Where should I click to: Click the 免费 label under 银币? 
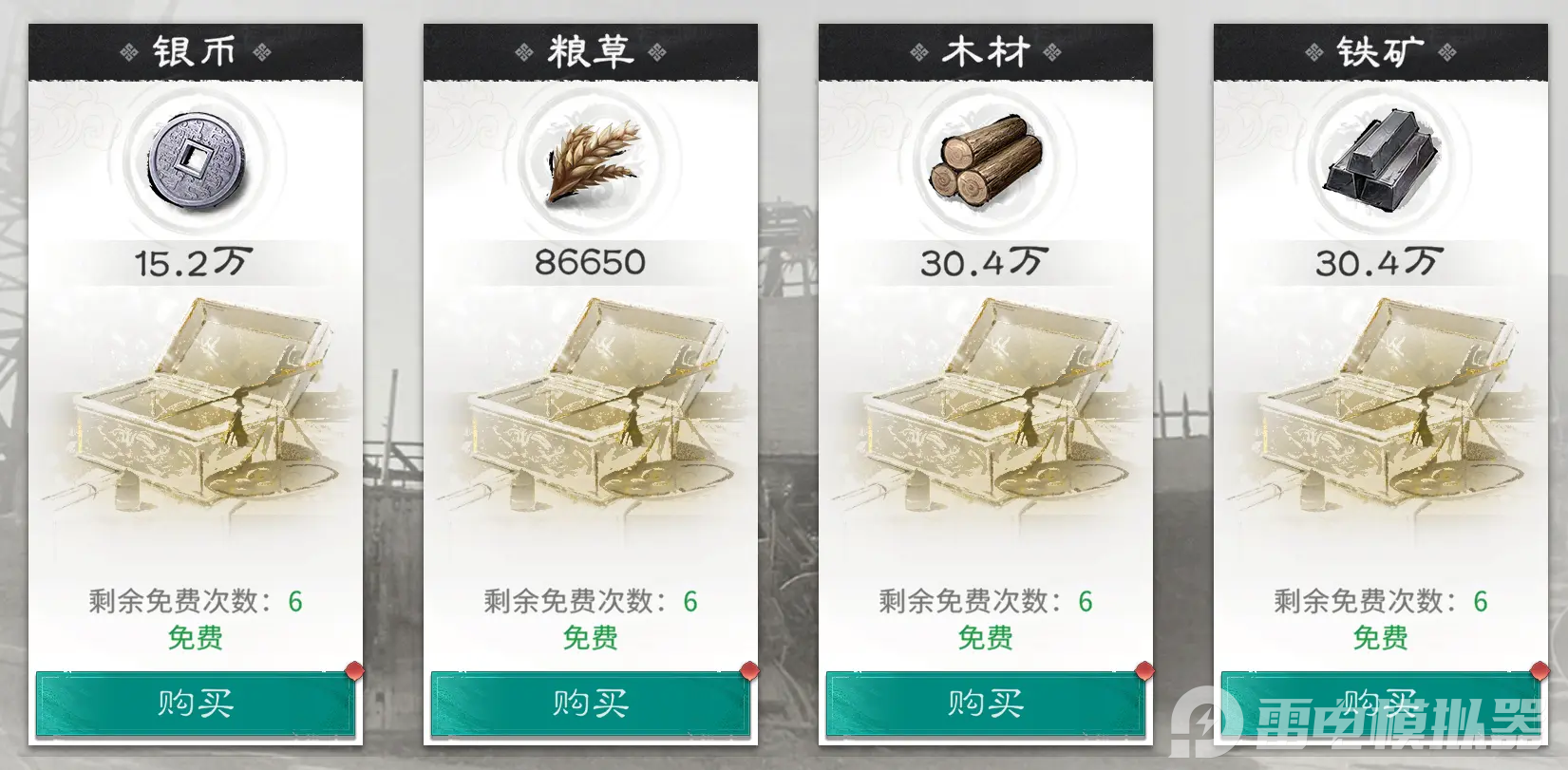click(196, 639)
